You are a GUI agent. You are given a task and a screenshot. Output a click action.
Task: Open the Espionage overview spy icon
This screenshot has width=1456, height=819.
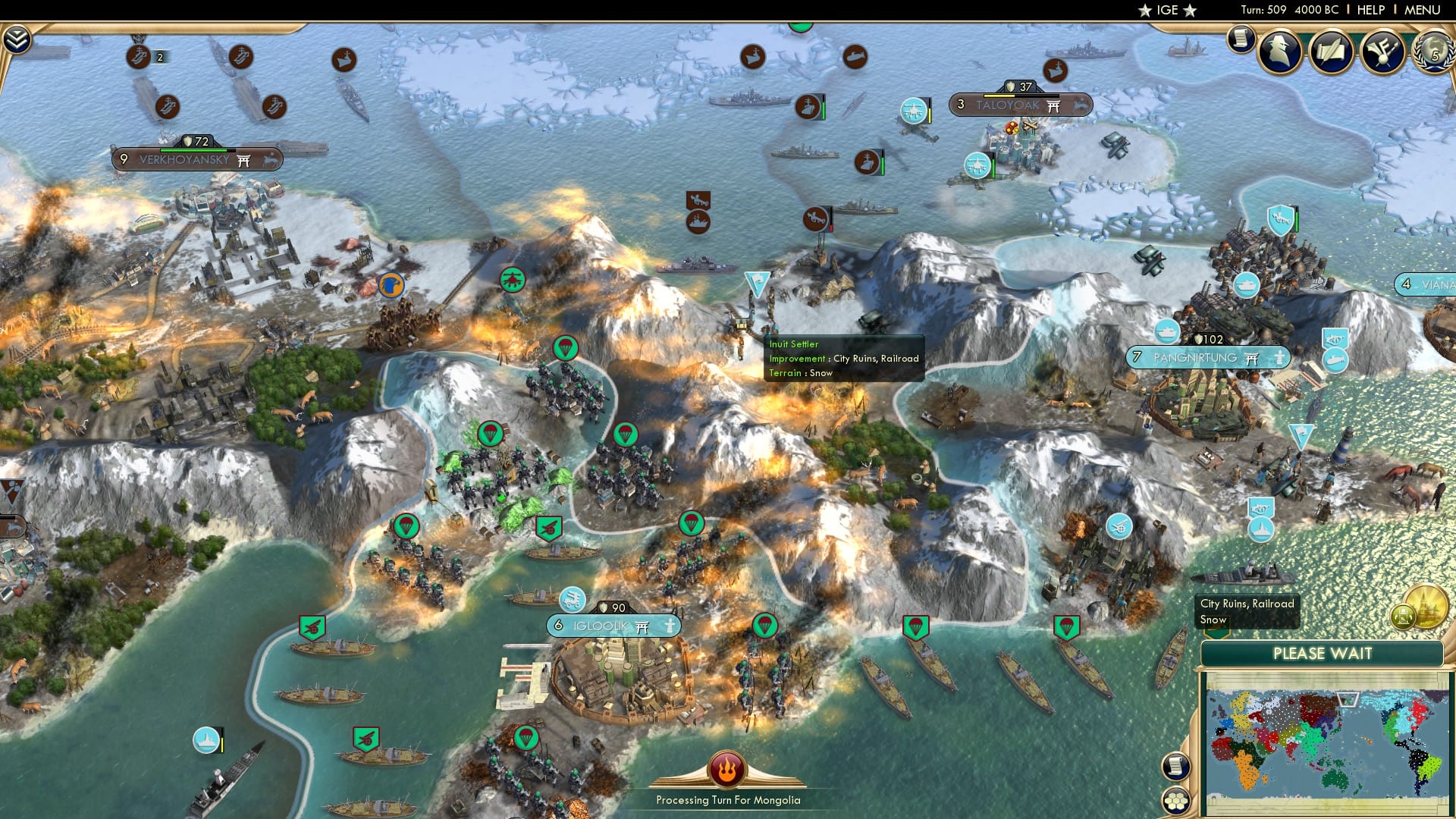1279,52
